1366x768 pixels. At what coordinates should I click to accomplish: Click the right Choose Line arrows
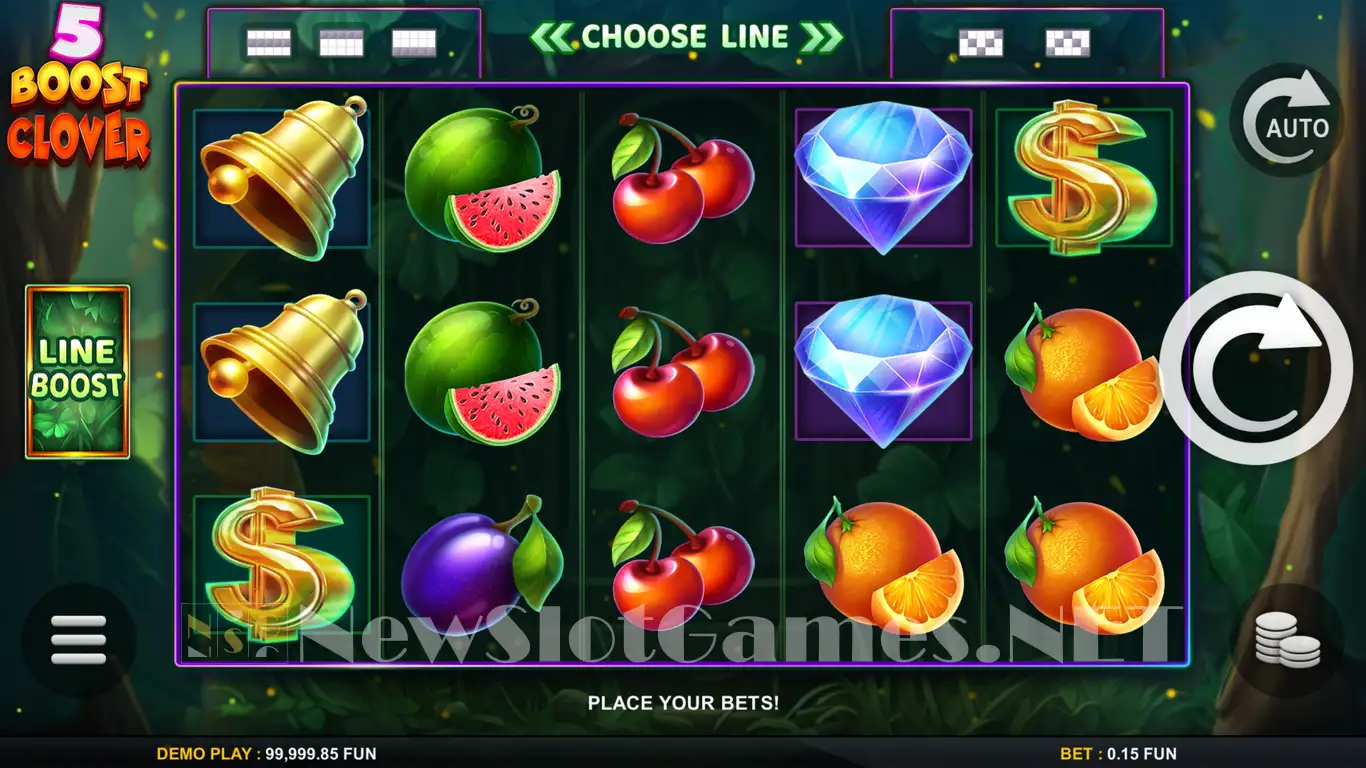[x=822, y=37]
